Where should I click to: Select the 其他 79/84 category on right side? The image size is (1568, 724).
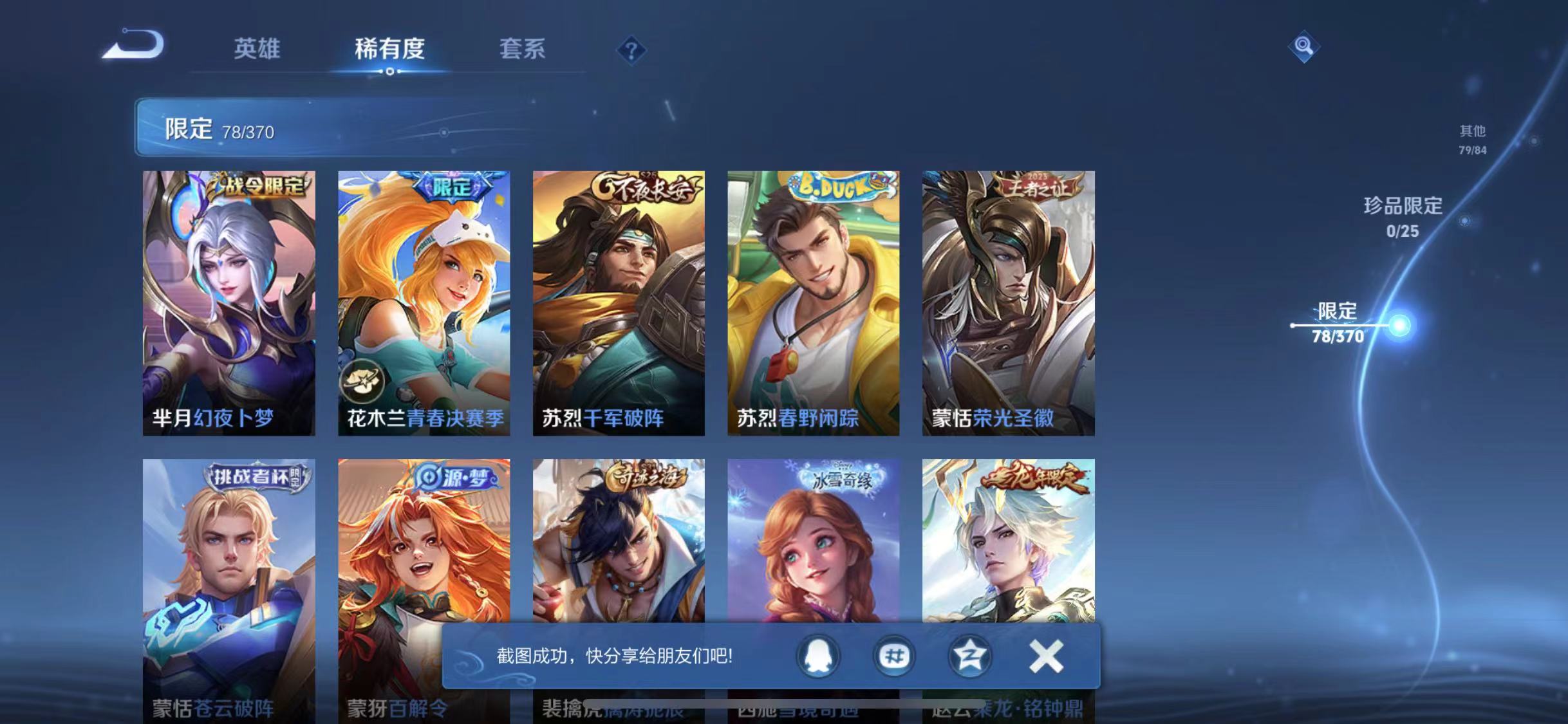pos(1473,140)
